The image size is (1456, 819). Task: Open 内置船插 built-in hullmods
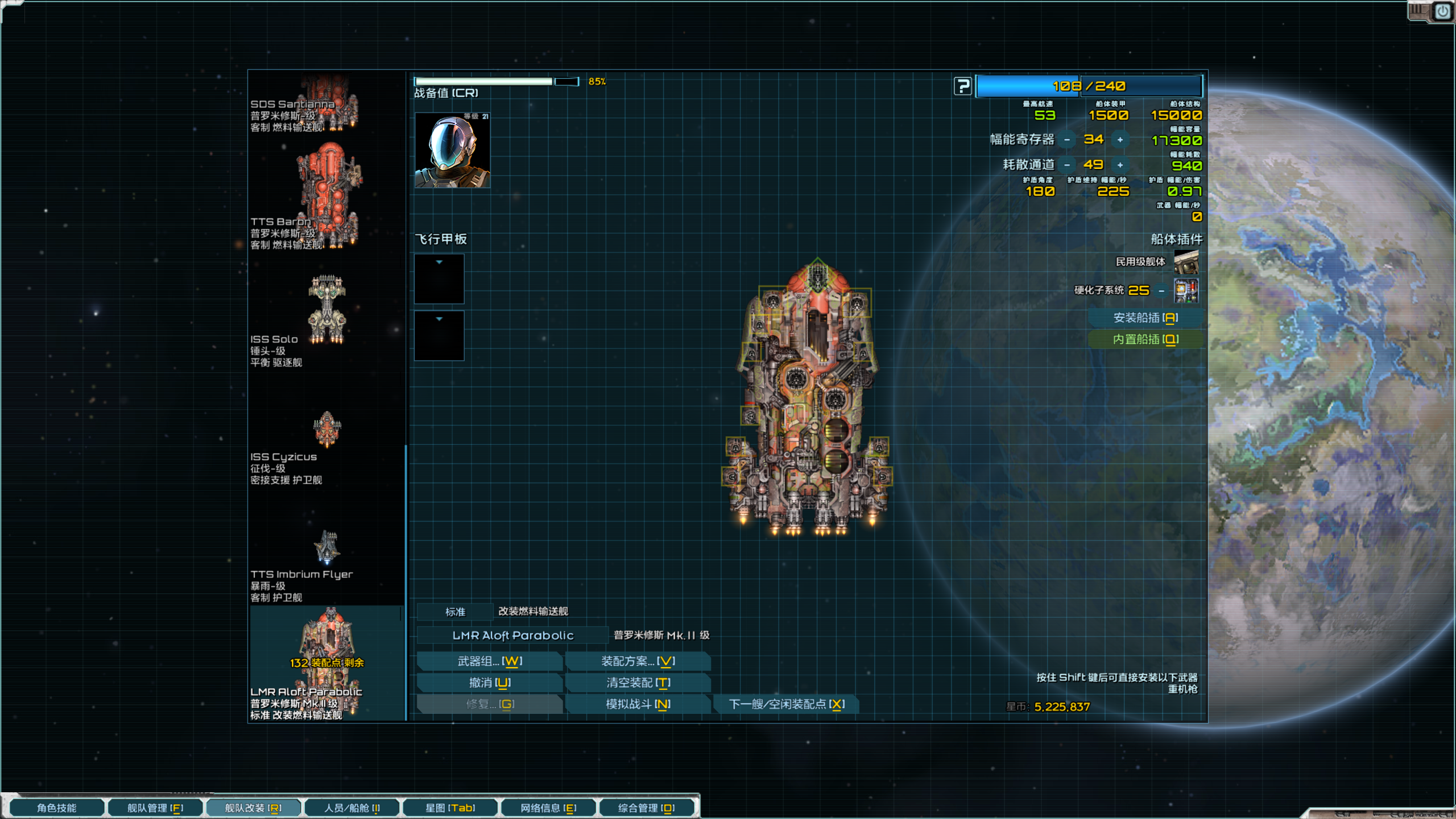pyautogui.click(x=1145, y=340)
